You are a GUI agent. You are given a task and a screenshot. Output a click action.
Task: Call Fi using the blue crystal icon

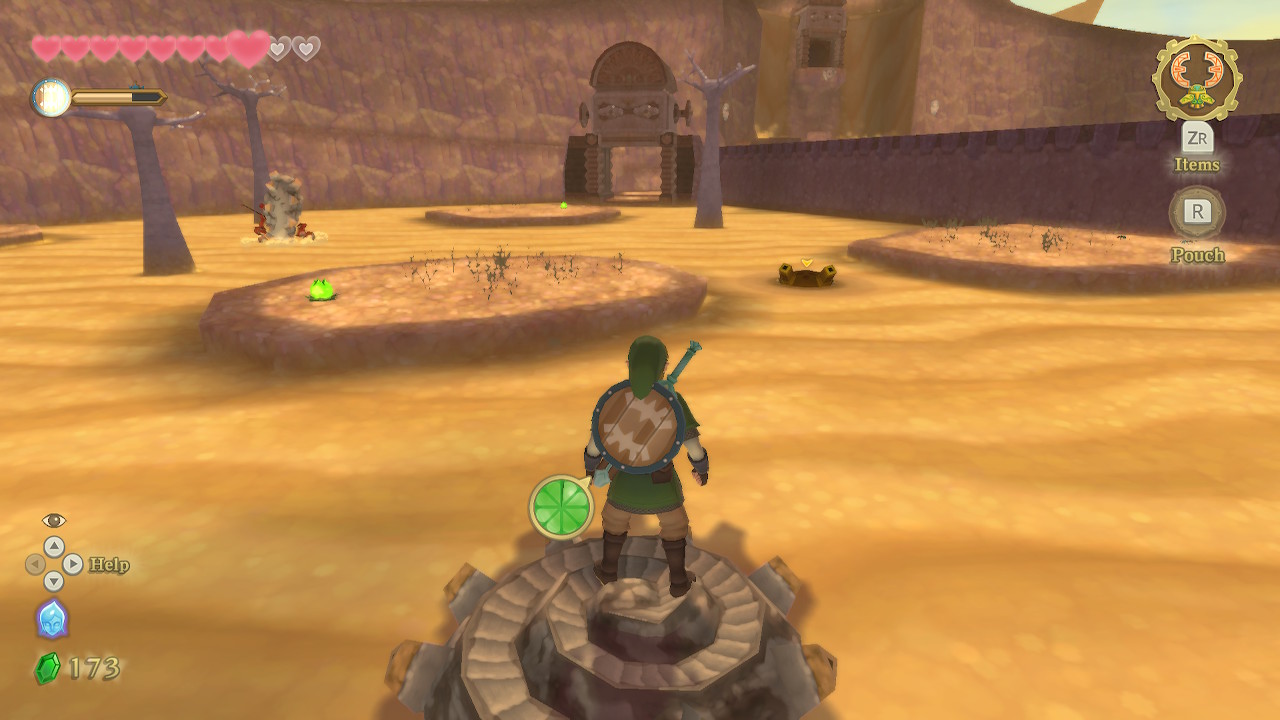click(x=52, y=618)
